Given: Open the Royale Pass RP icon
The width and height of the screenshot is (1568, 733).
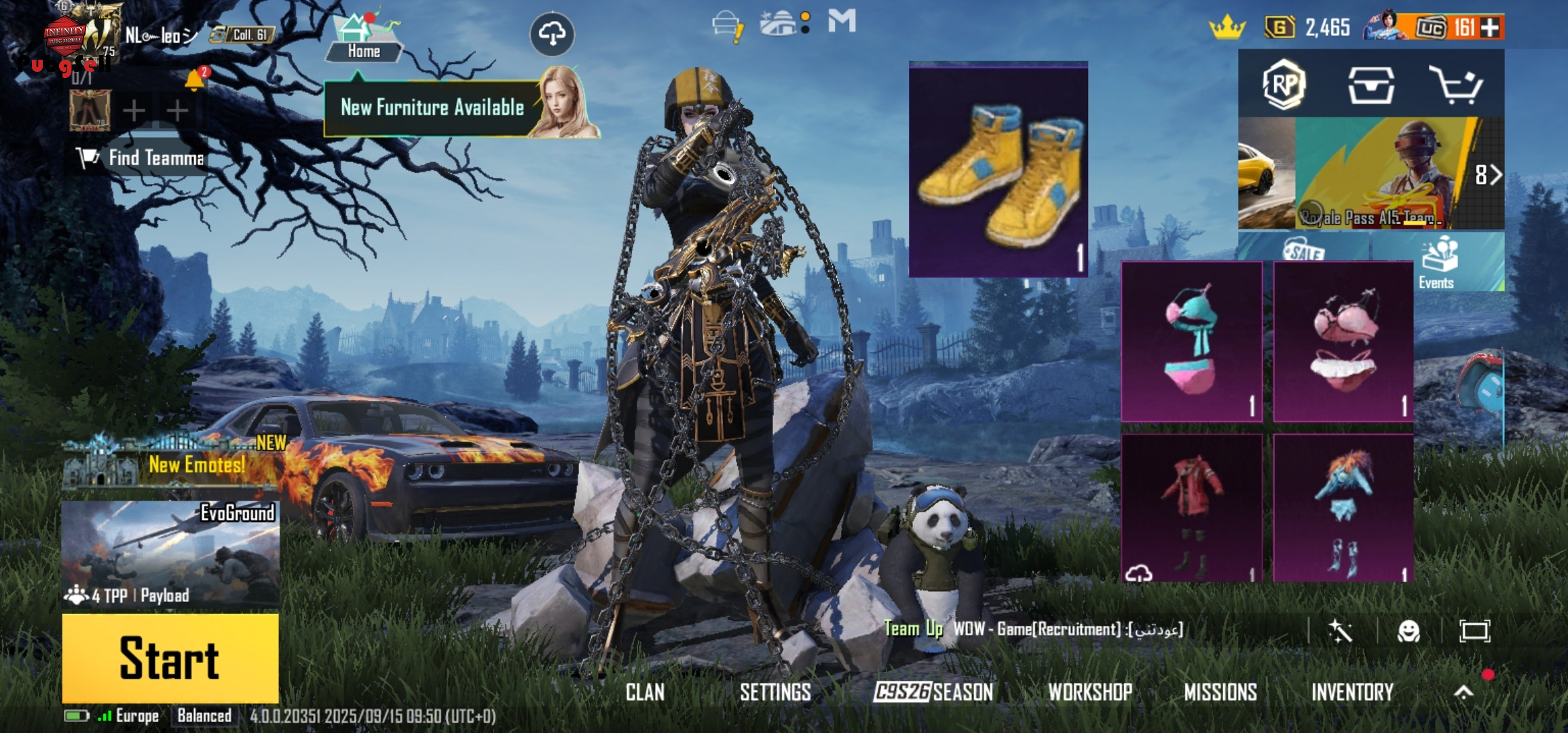Looking at the screenshot, I should click(1284, 86).
